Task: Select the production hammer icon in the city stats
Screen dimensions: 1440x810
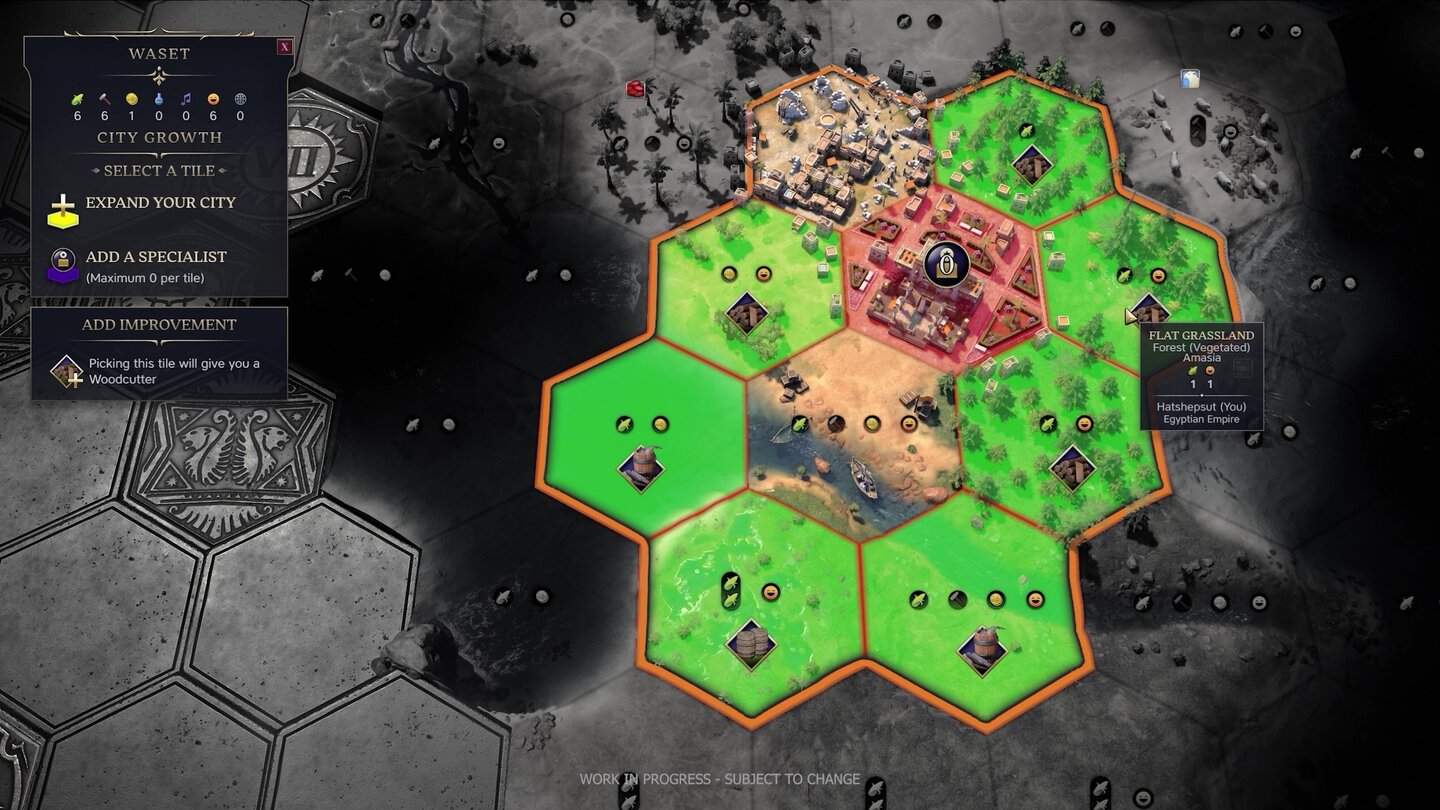Action: click(104, 100)
